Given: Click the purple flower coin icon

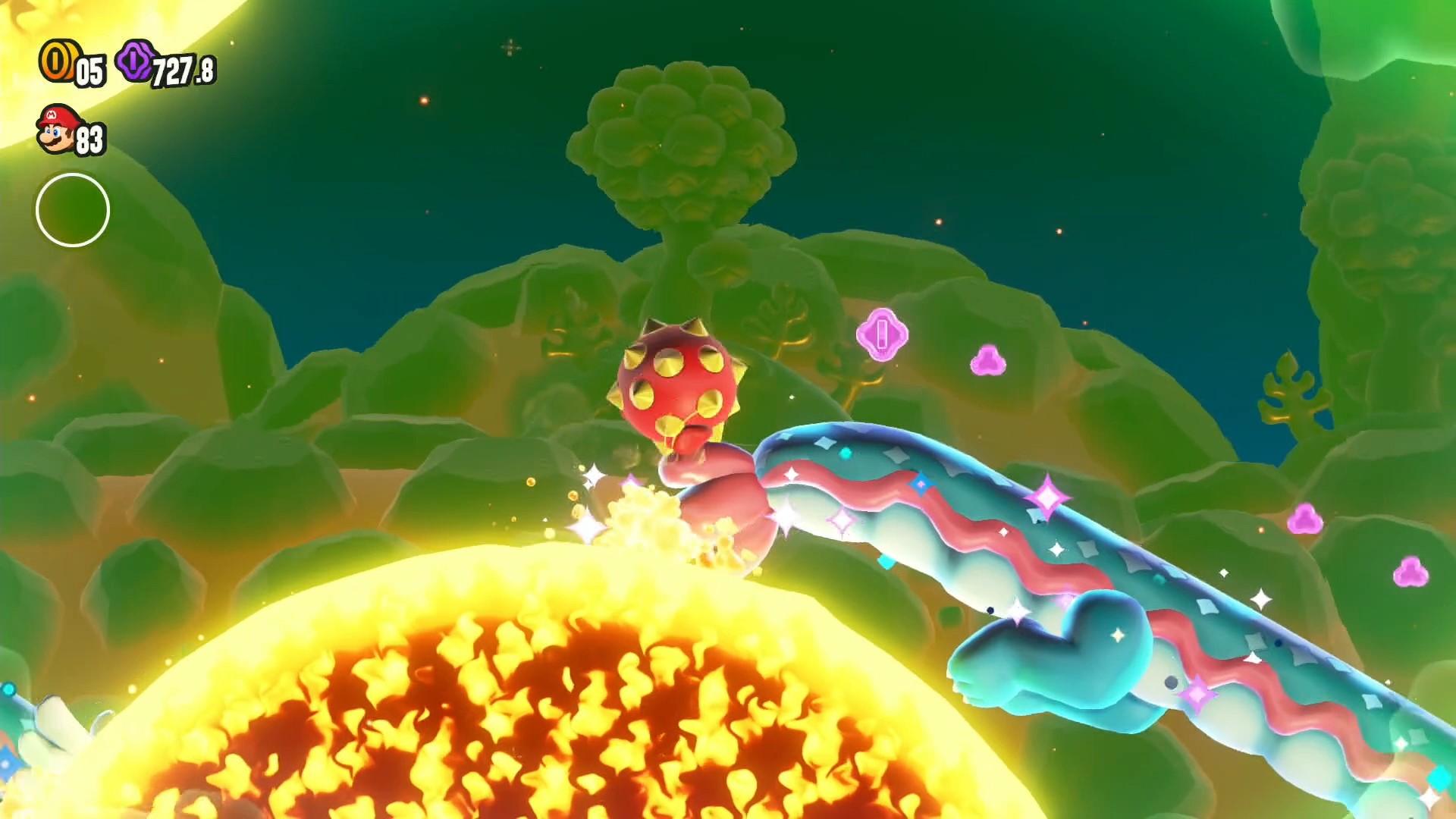Looking at the screenshot, I should [136, 61].
